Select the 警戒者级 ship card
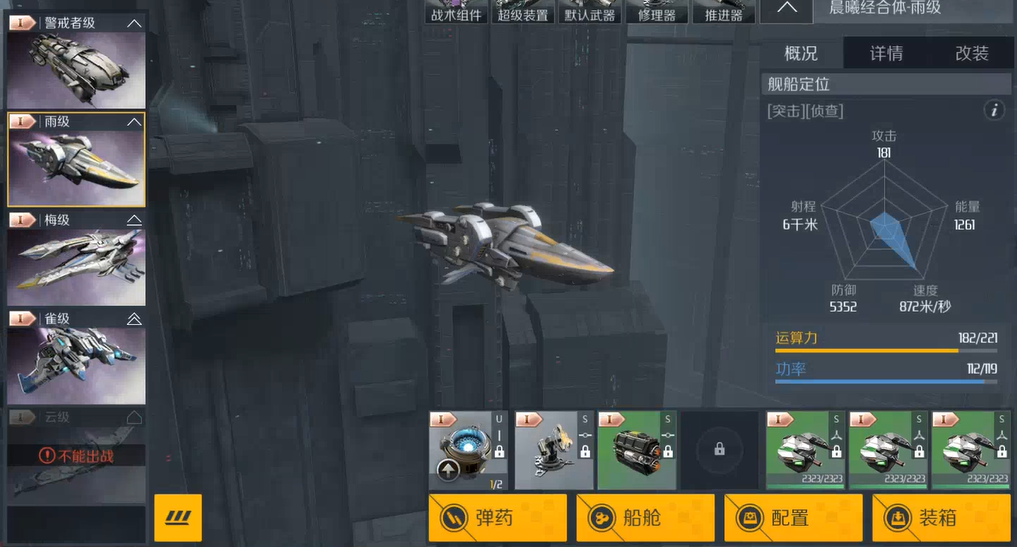 (x=76, y=62)
